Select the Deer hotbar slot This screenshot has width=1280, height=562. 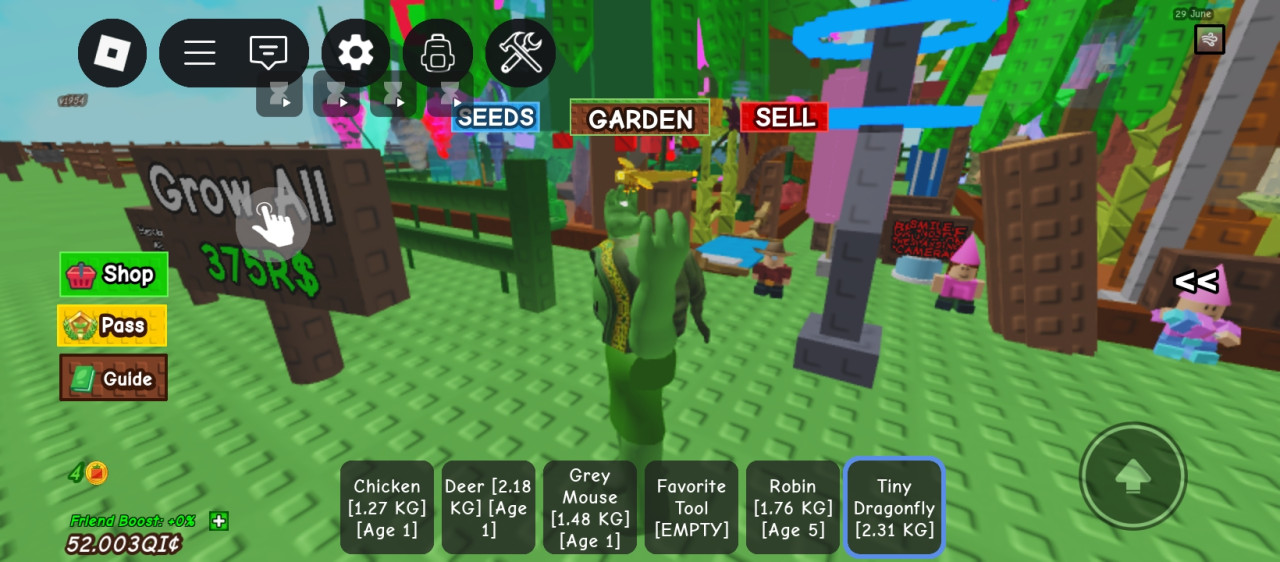[488, 507]
